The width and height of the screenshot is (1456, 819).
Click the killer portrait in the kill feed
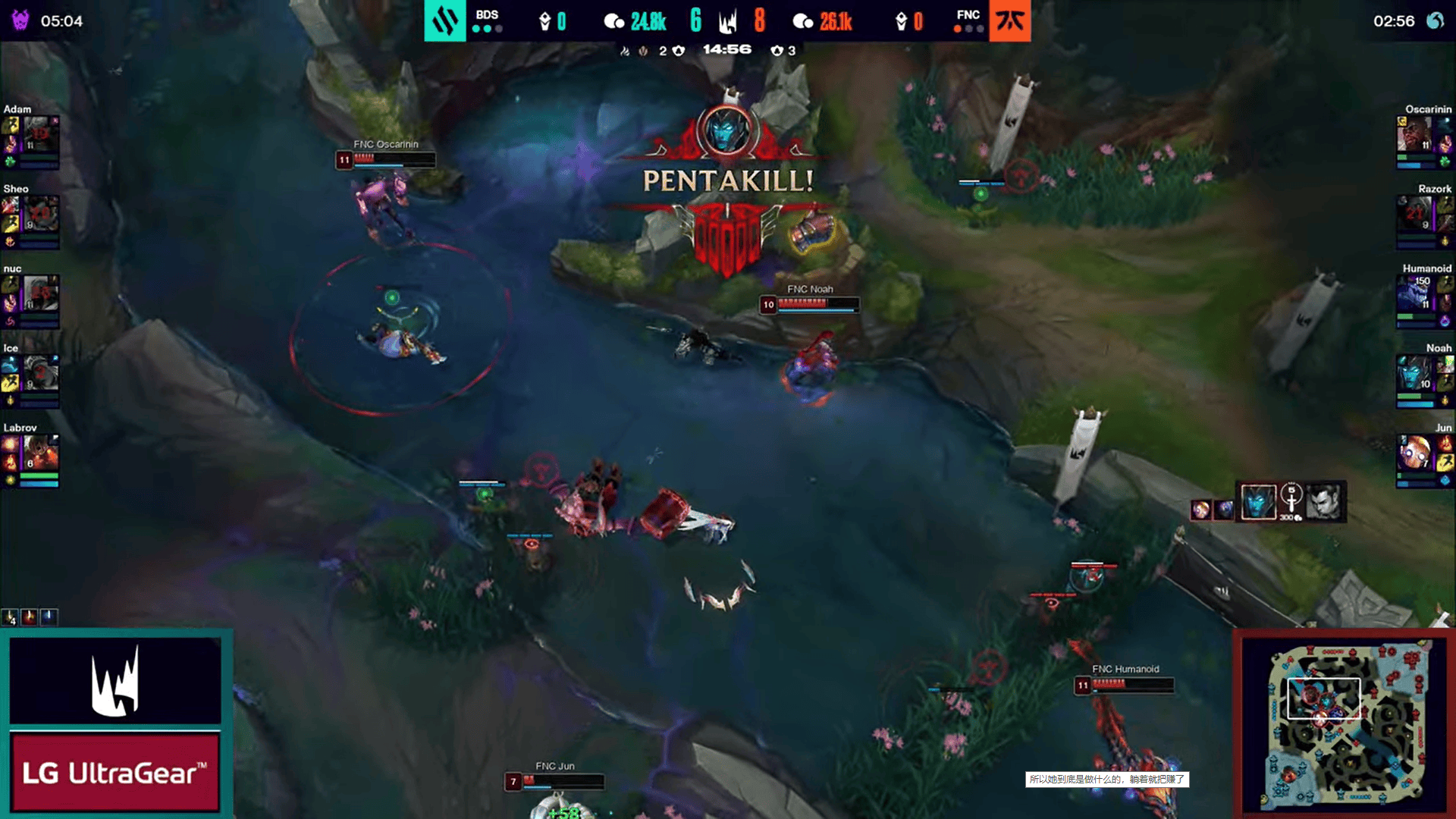pos(1258,502)
